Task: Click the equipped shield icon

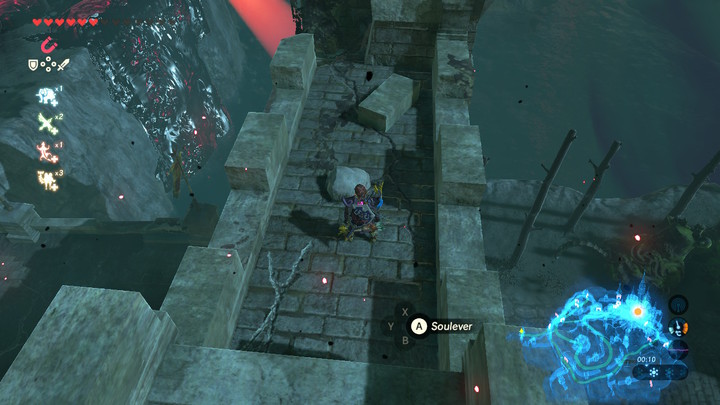Action: [34, 65]
